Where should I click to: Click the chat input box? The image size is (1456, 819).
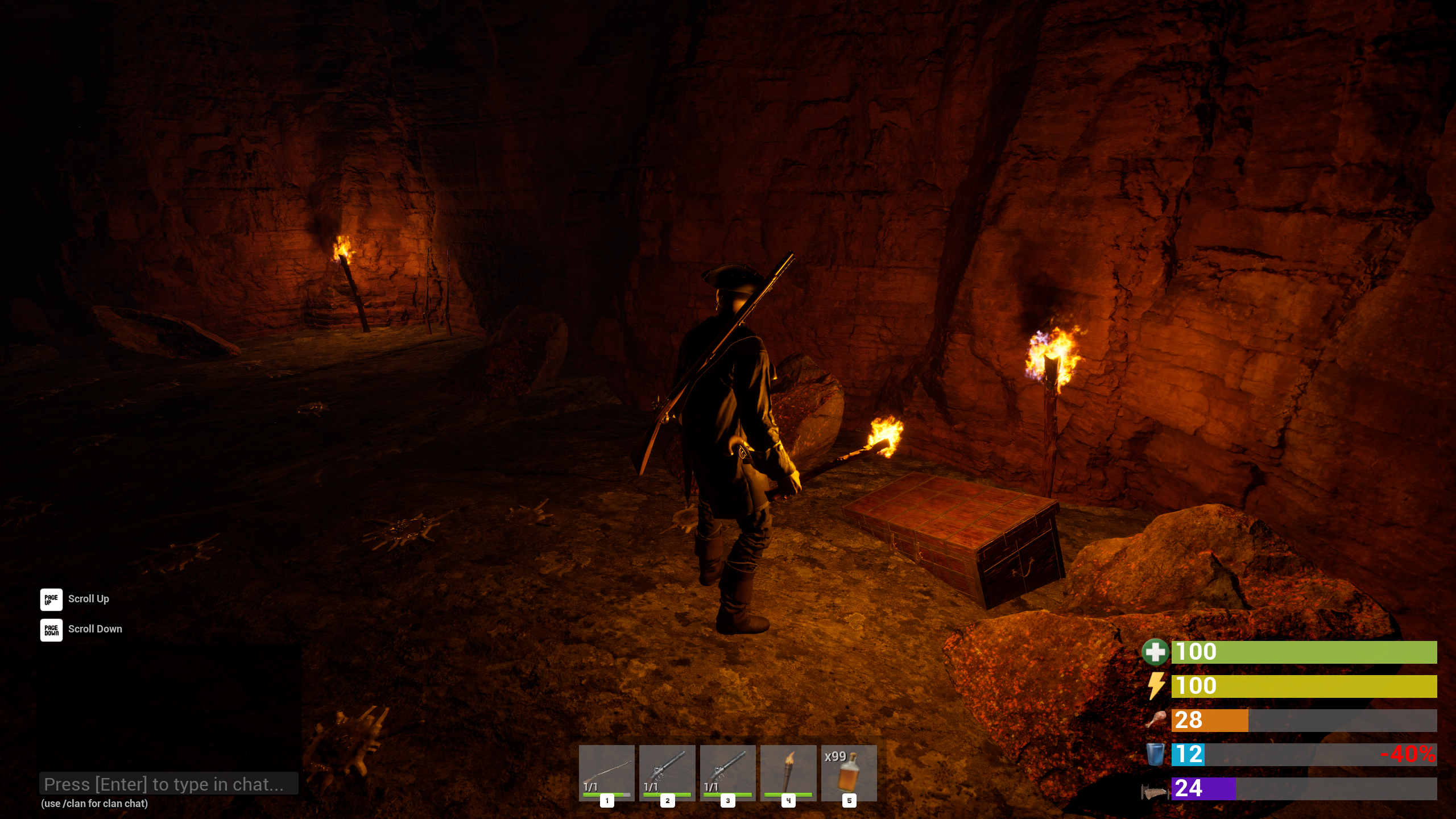click(x=169, y=784)
